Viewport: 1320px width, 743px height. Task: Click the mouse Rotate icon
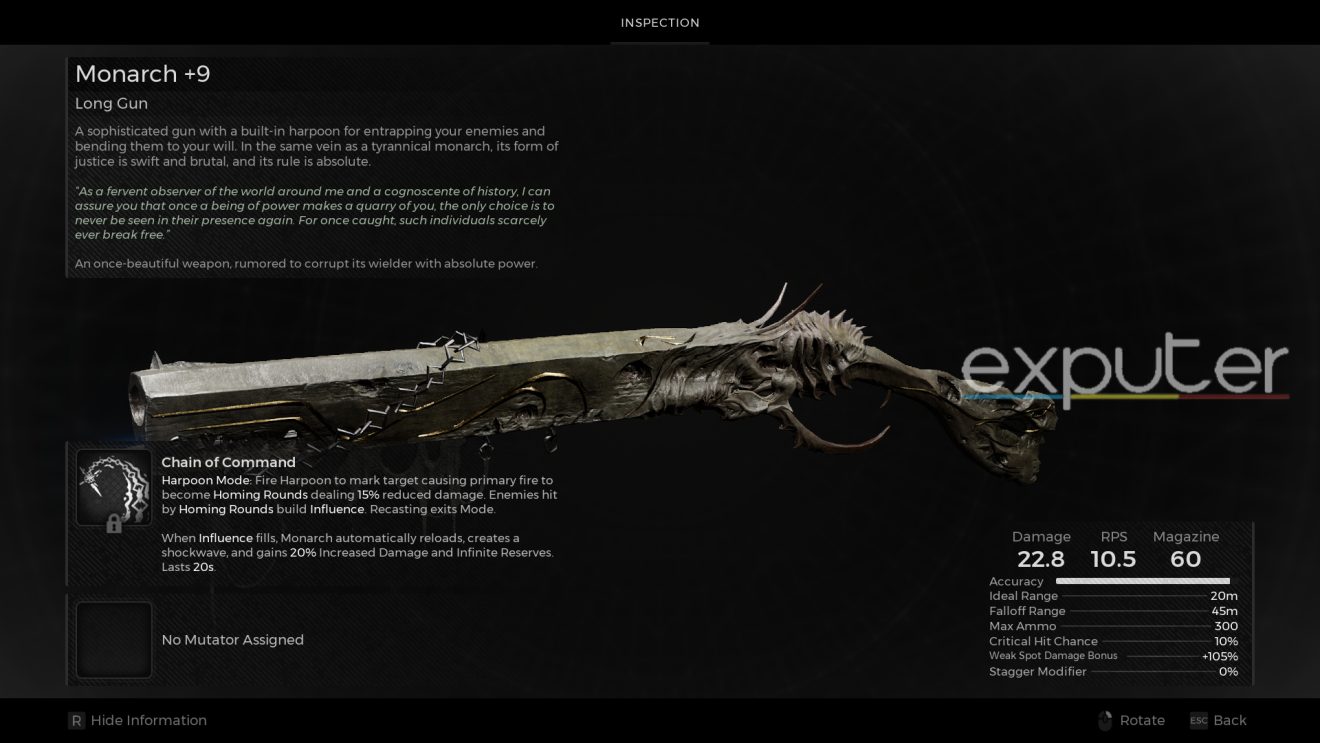(1106, 720)
